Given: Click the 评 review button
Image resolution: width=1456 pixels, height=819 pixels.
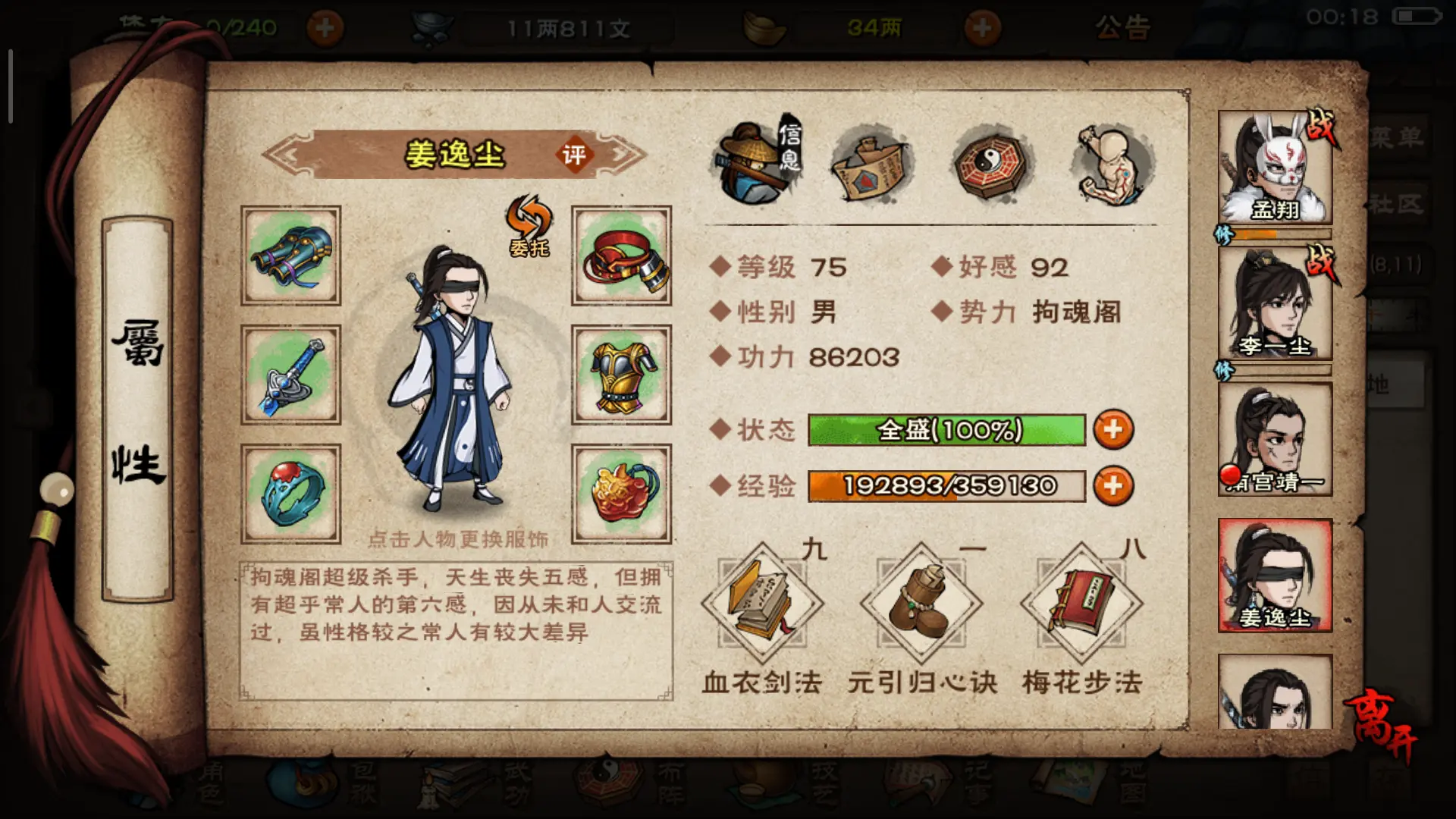Looking at the screenshot, I should click(573, 155).
